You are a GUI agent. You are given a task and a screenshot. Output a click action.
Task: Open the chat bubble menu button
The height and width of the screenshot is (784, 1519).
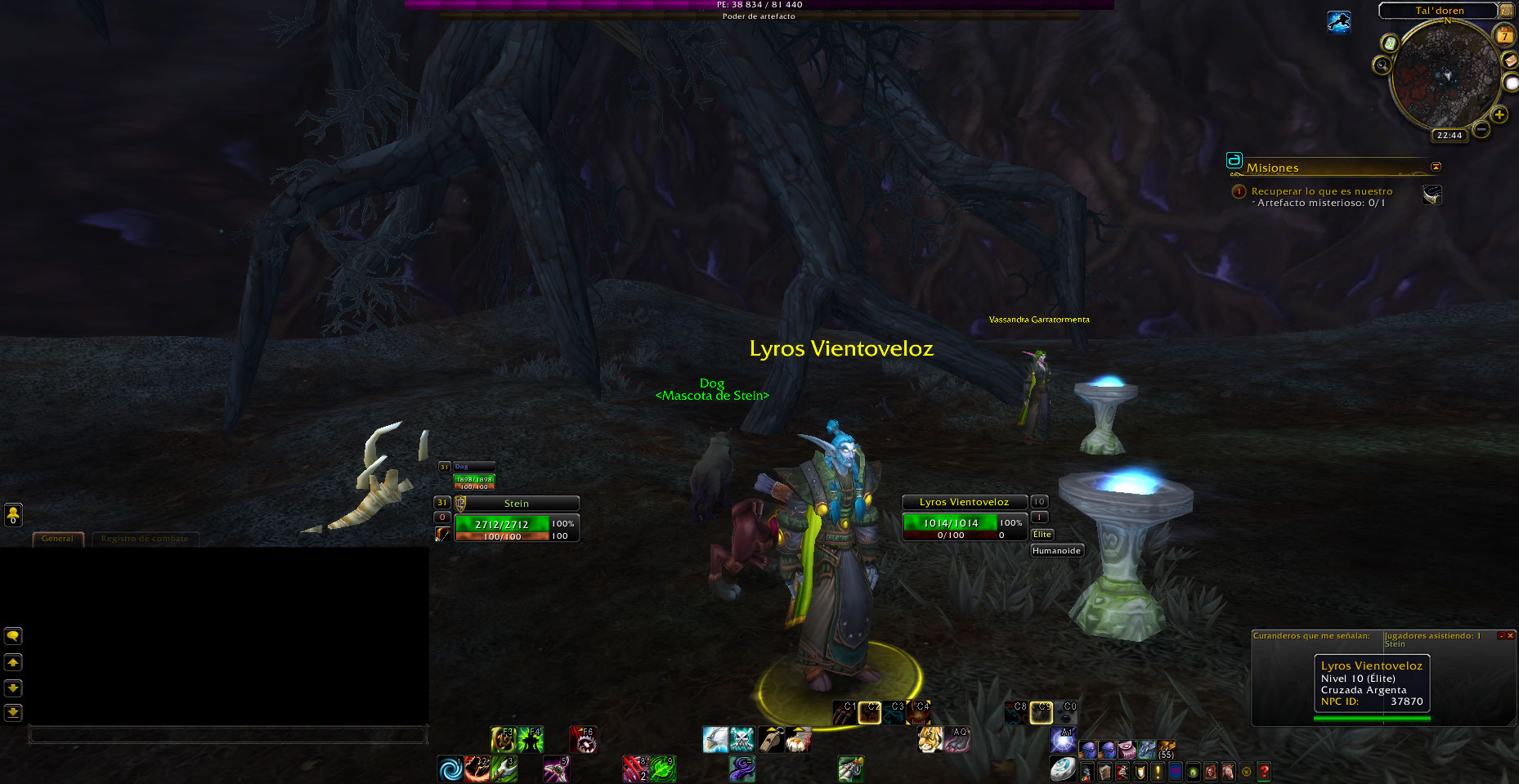[13, 636]
